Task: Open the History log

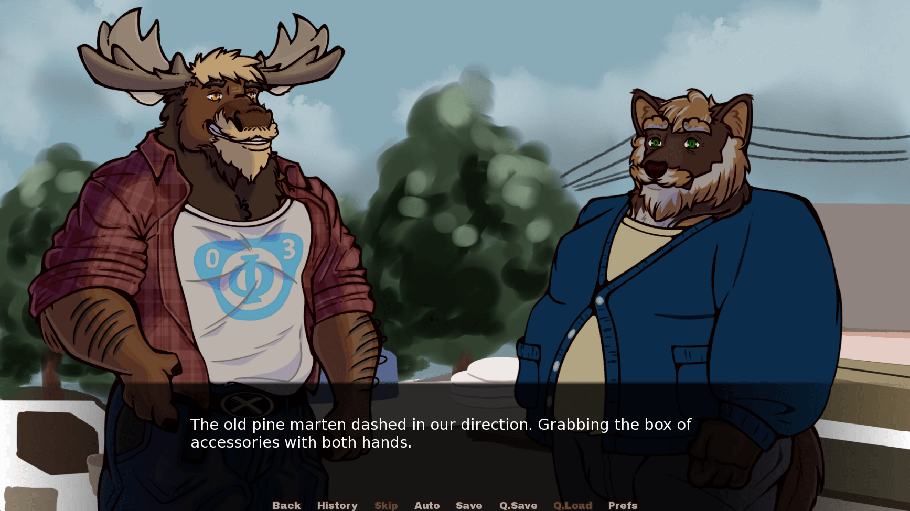Action: [x=337, y=505]
